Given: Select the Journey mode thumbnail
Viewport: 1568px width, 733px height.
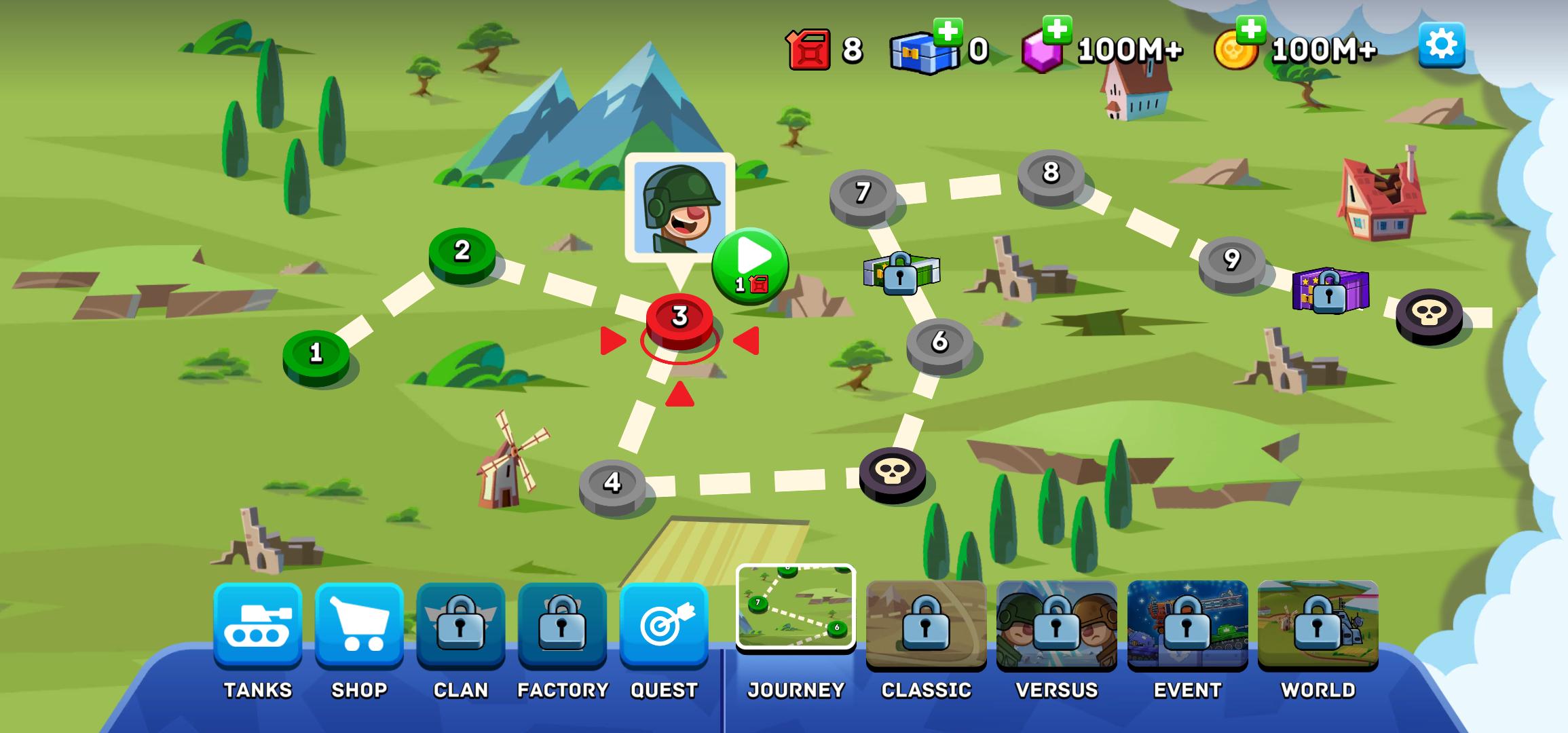Looking at the screenshot, I should (796, 607).
